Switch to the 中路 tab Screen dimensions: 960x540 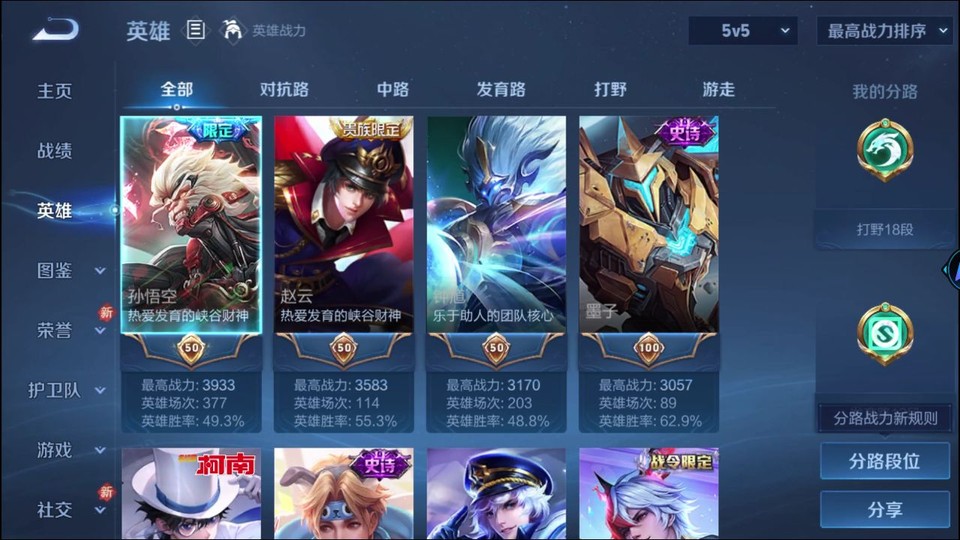393,89
